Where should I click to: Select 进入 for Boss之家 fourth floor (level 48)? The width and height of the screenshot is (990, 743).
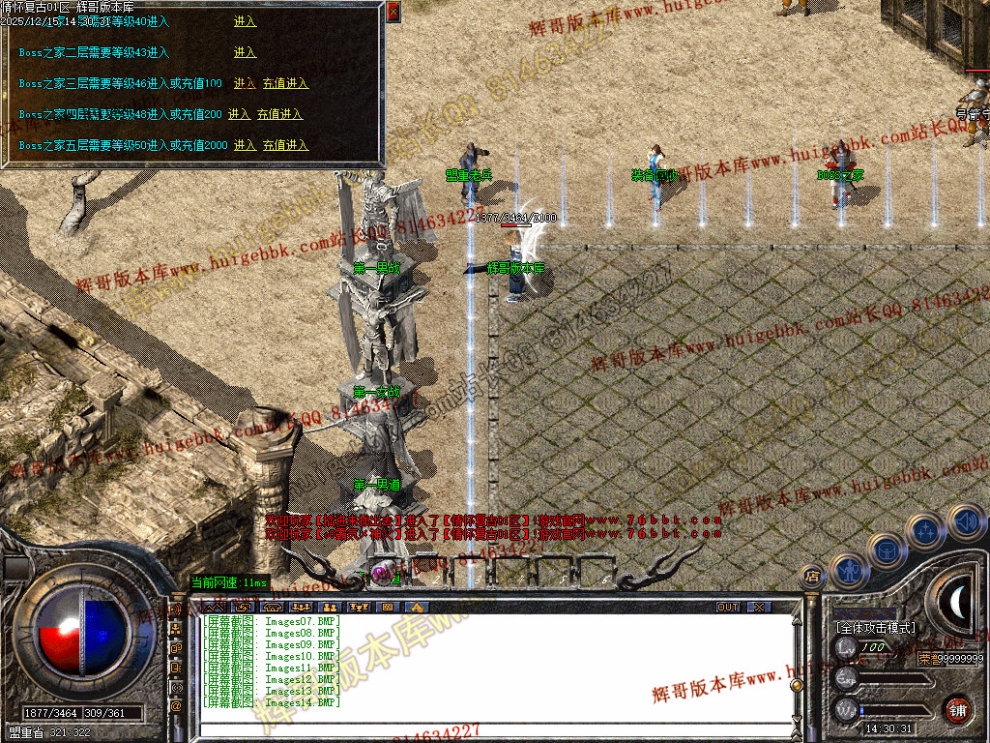[239, 114]
